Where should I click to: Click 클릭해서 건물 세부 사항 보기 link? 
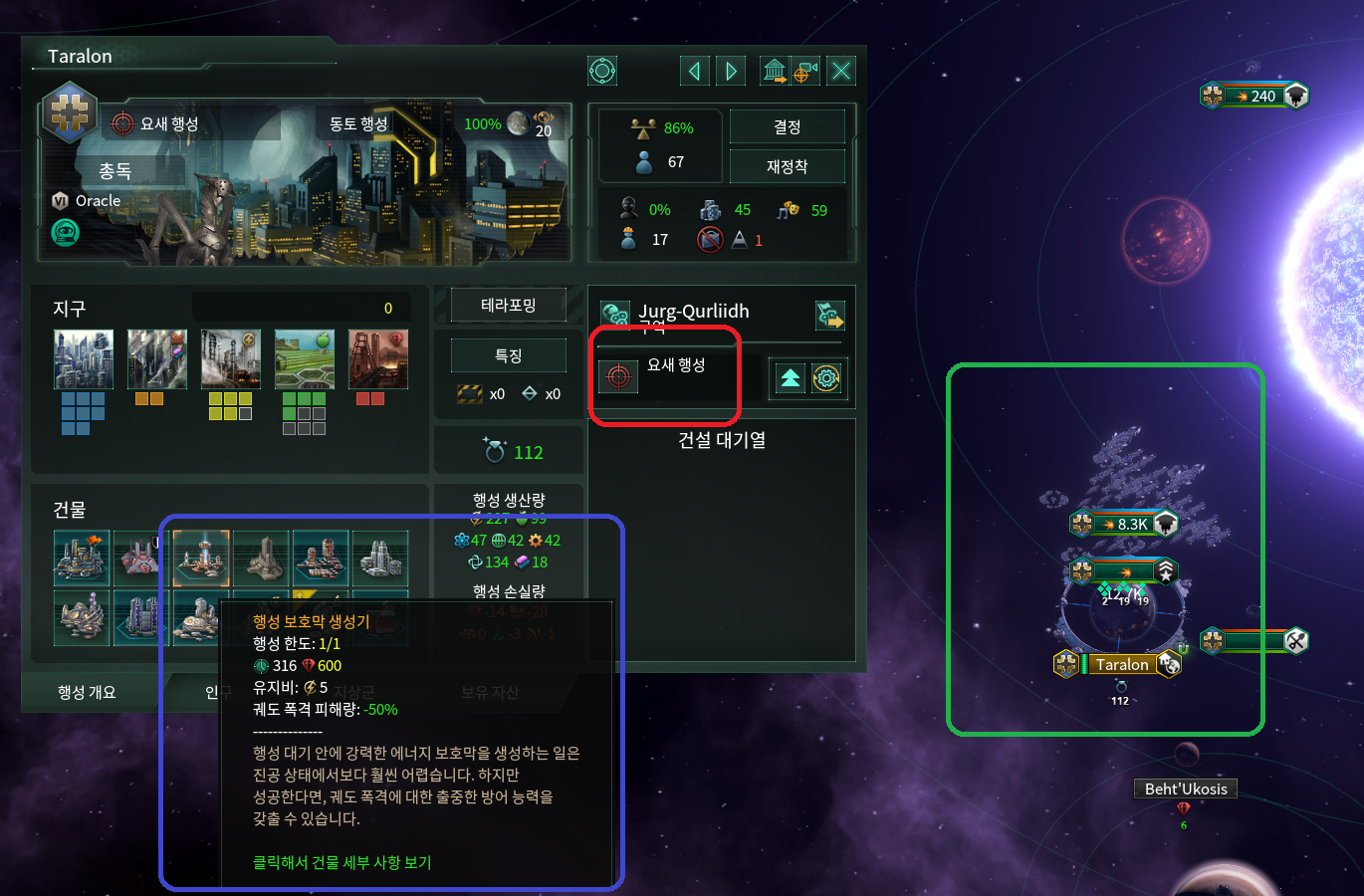(341, 862)
